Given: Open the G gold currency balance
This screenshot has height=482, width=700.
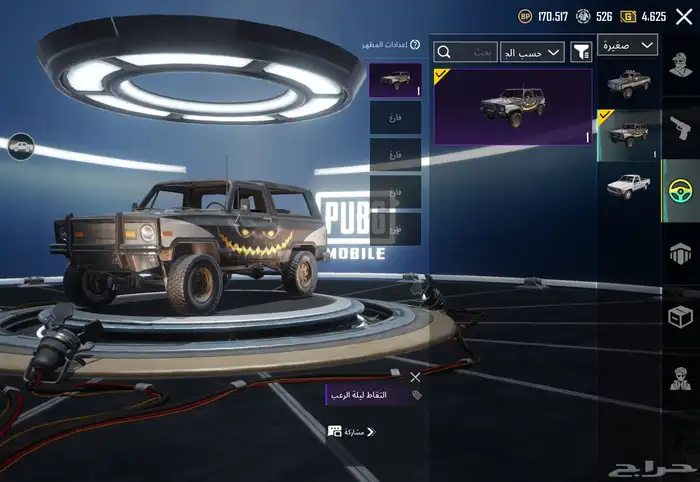Looking at the screenshot, I should pyautogui.click(x=643, y=17).
